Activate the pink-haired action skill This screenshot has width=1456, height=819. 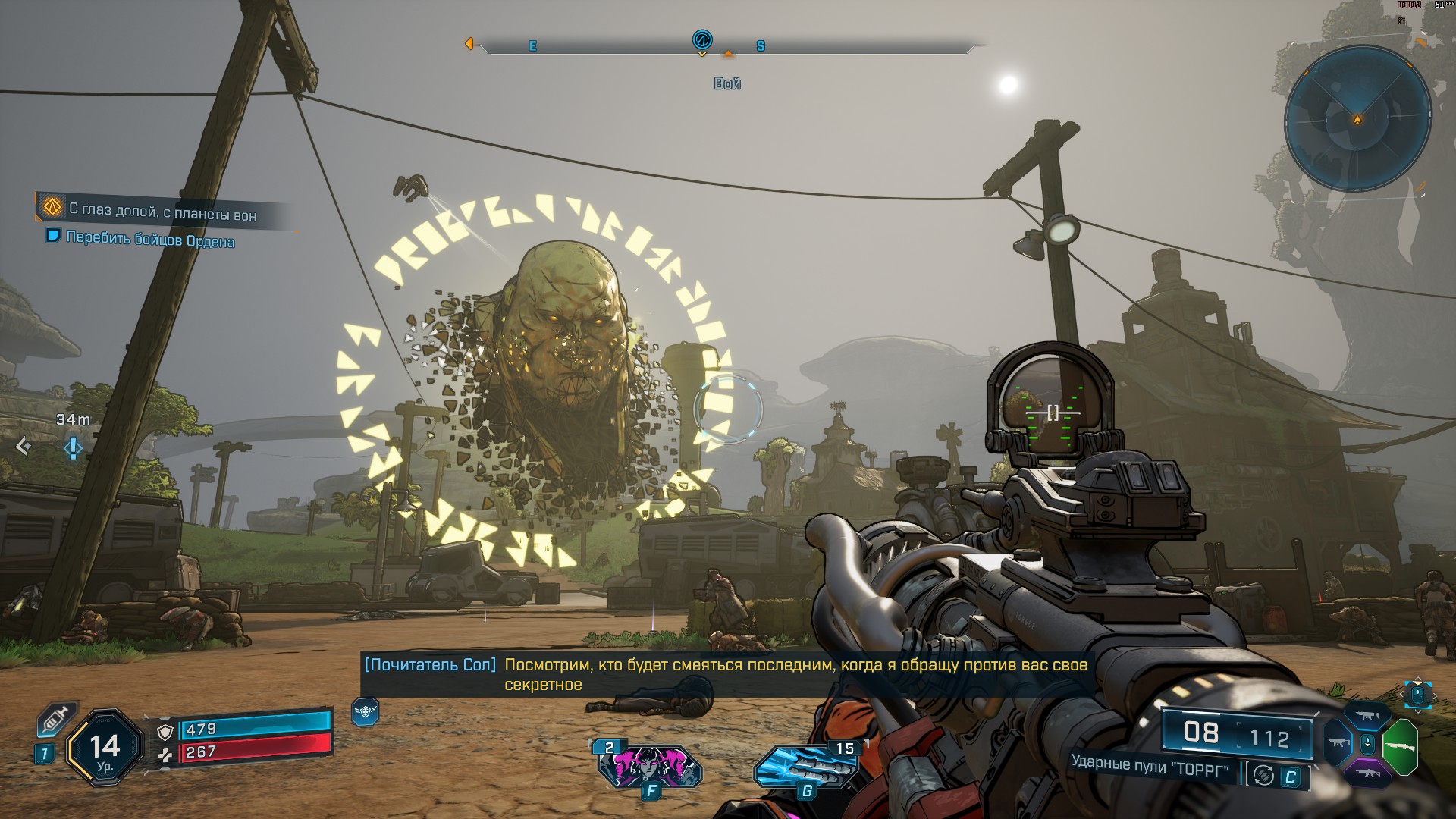click(649, 764)
